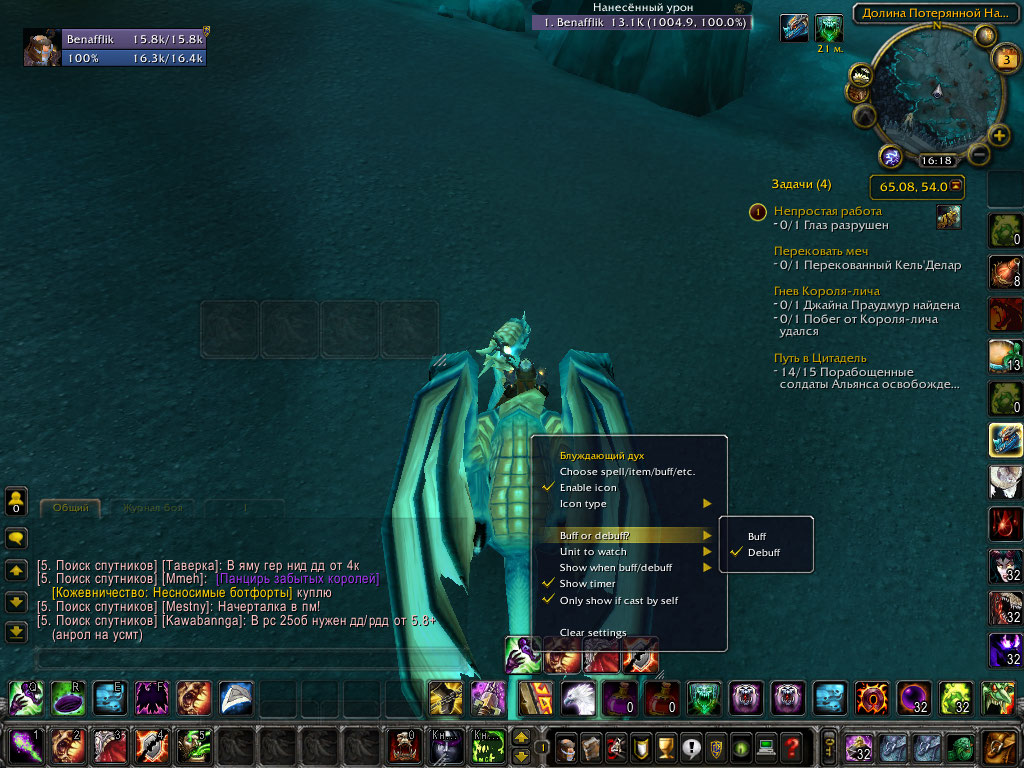The width and height of the screenshot is (1024, 768).
Task: Open the Непростая работа quest entry
Action: coord(828,211)
